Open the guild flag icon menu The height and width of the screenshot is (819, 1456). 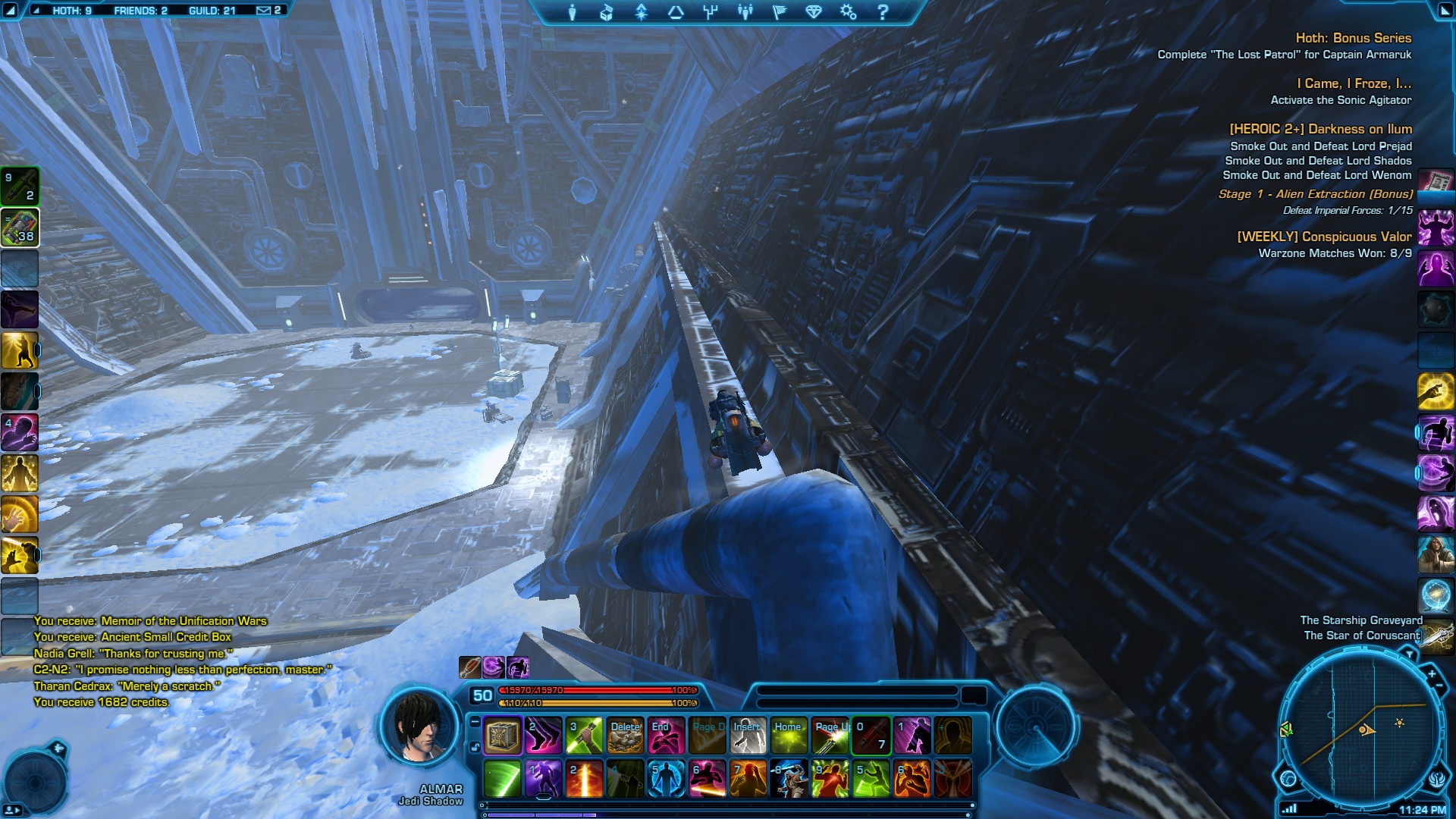point(780,12)
